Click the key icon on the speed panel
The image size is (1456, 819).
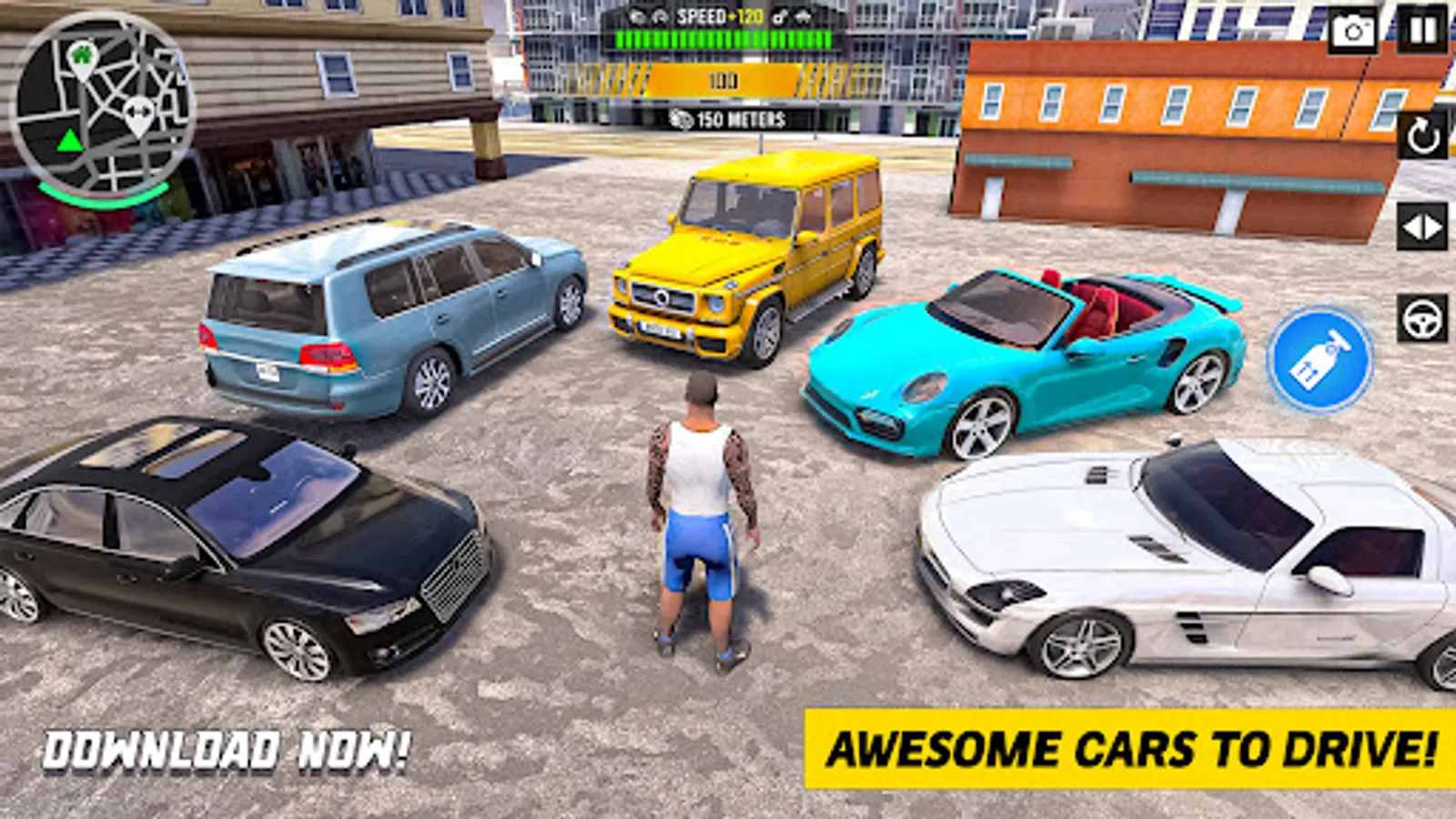779,16
